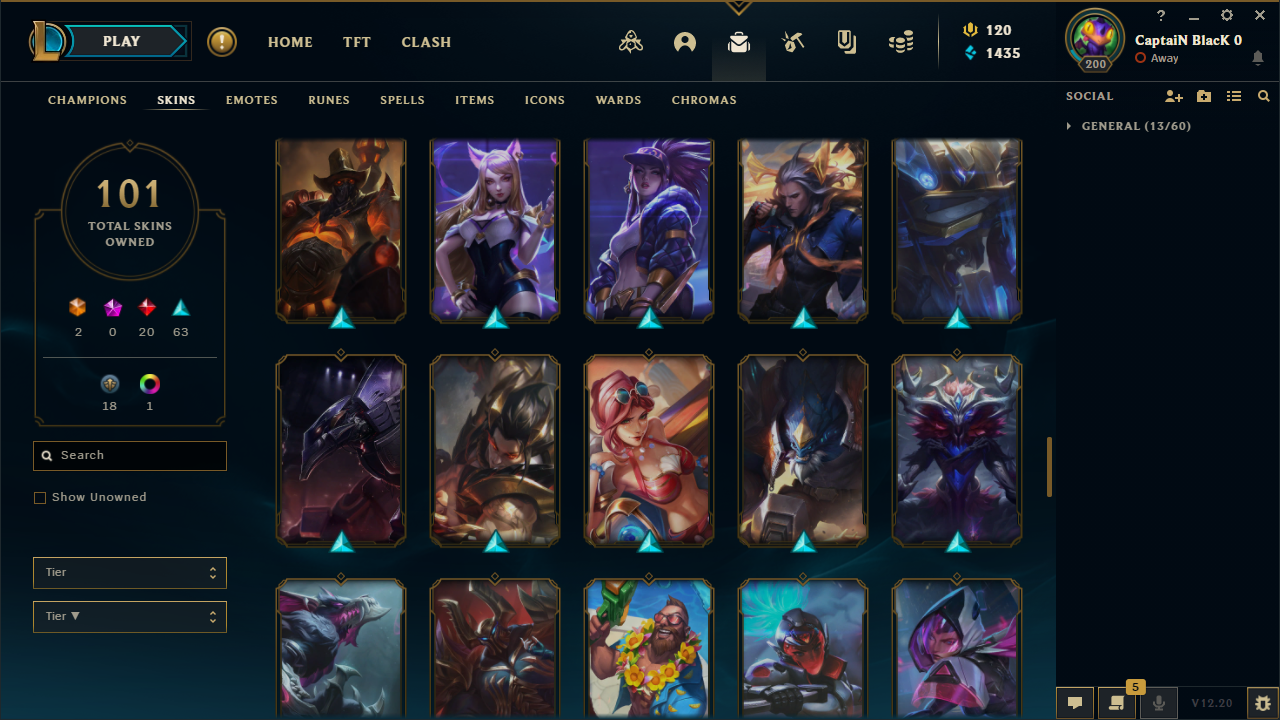Show the SPELLS tab

(402, 100)
